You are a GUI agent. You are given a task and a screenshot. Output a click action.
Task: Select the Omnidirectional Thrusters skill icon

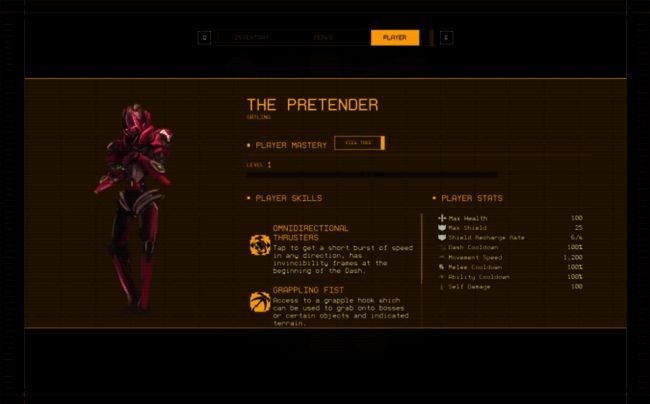(x=260, y=245)
